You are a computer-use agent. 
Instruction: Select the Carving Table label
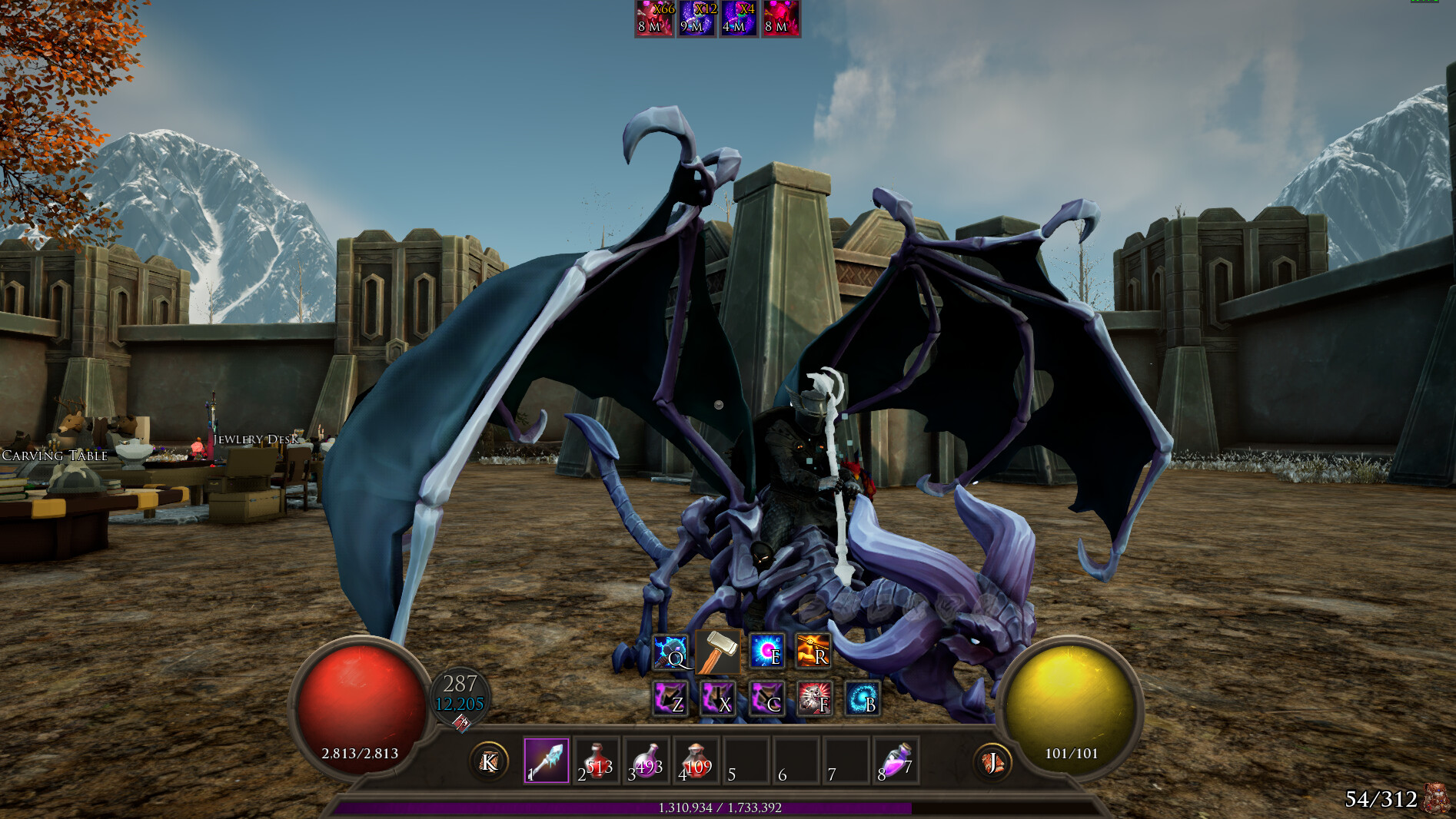(54, 456)
